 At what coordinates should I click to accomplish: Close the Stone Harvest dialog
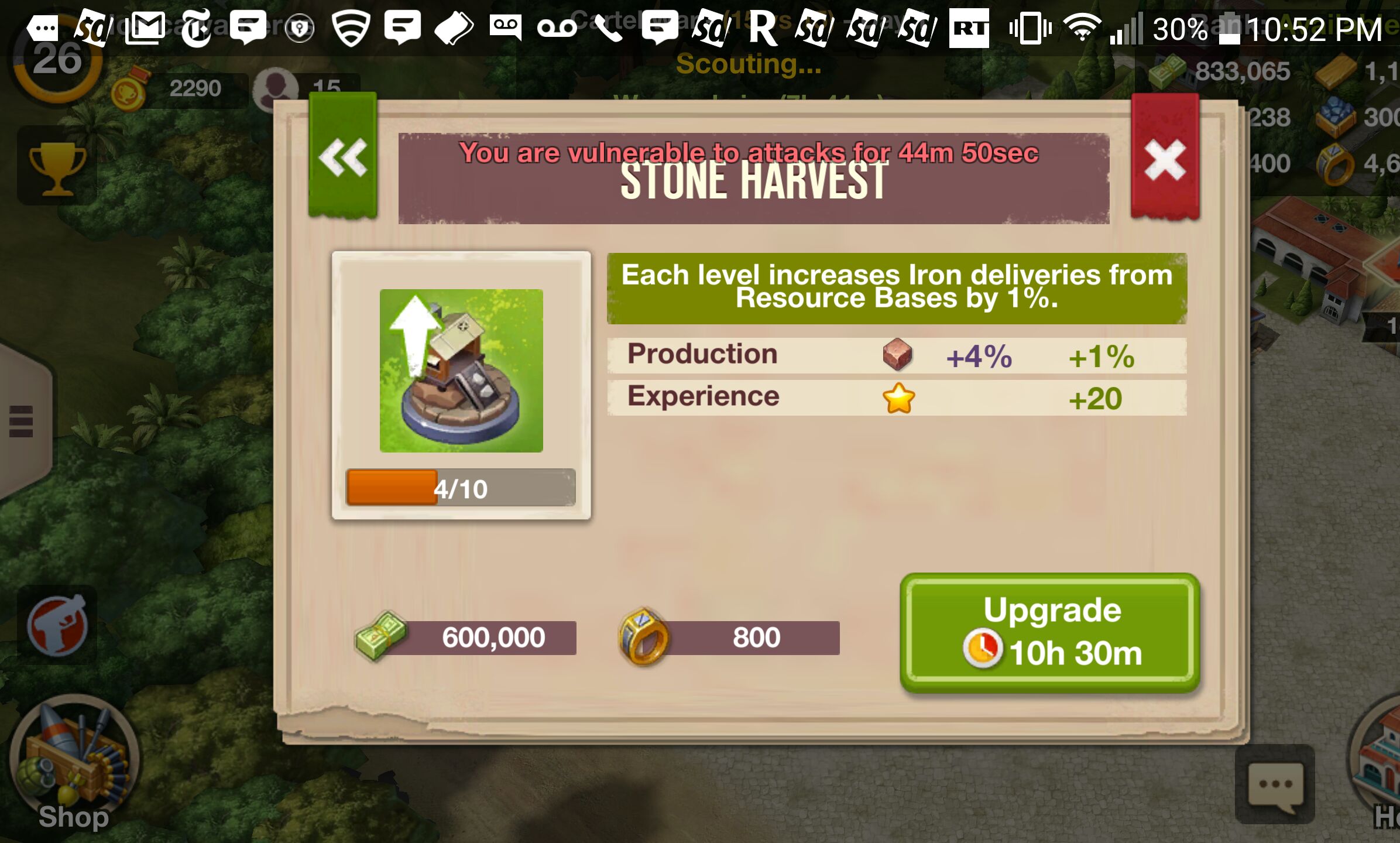click(x=1165, y=158)
